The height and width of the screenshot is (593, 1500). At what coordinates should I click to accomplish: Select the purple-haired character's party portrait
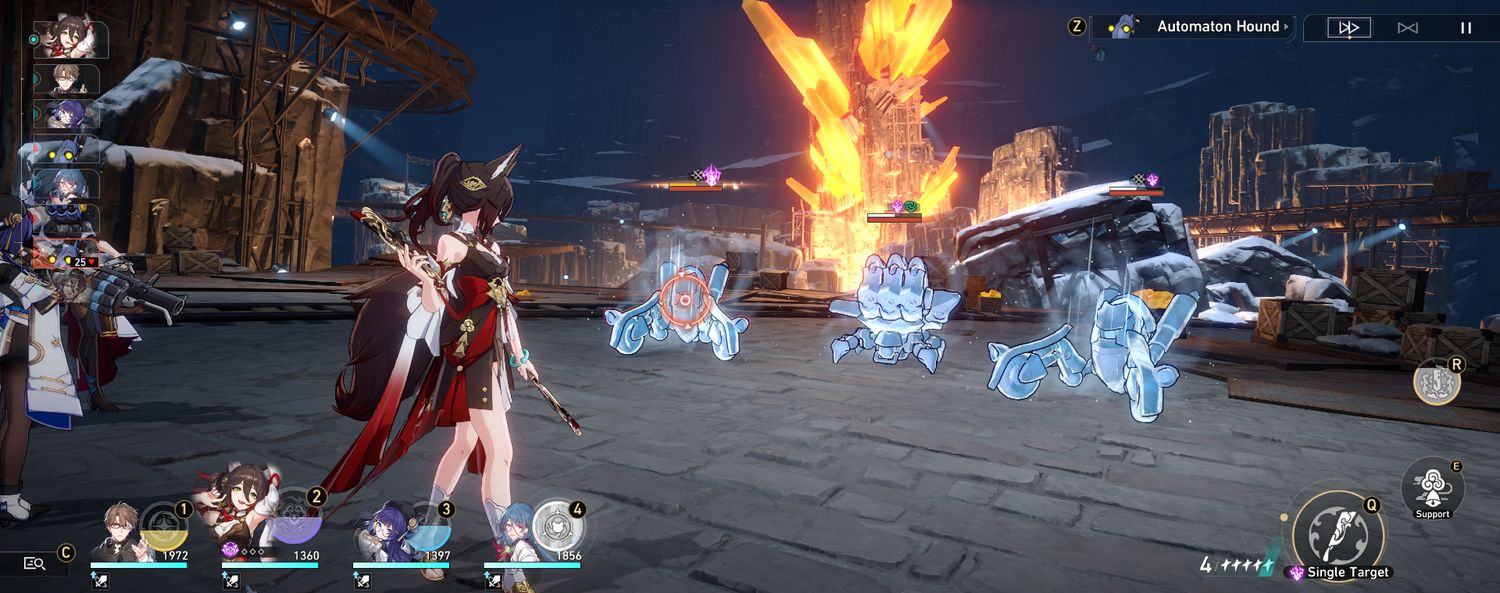click(384, 535)
